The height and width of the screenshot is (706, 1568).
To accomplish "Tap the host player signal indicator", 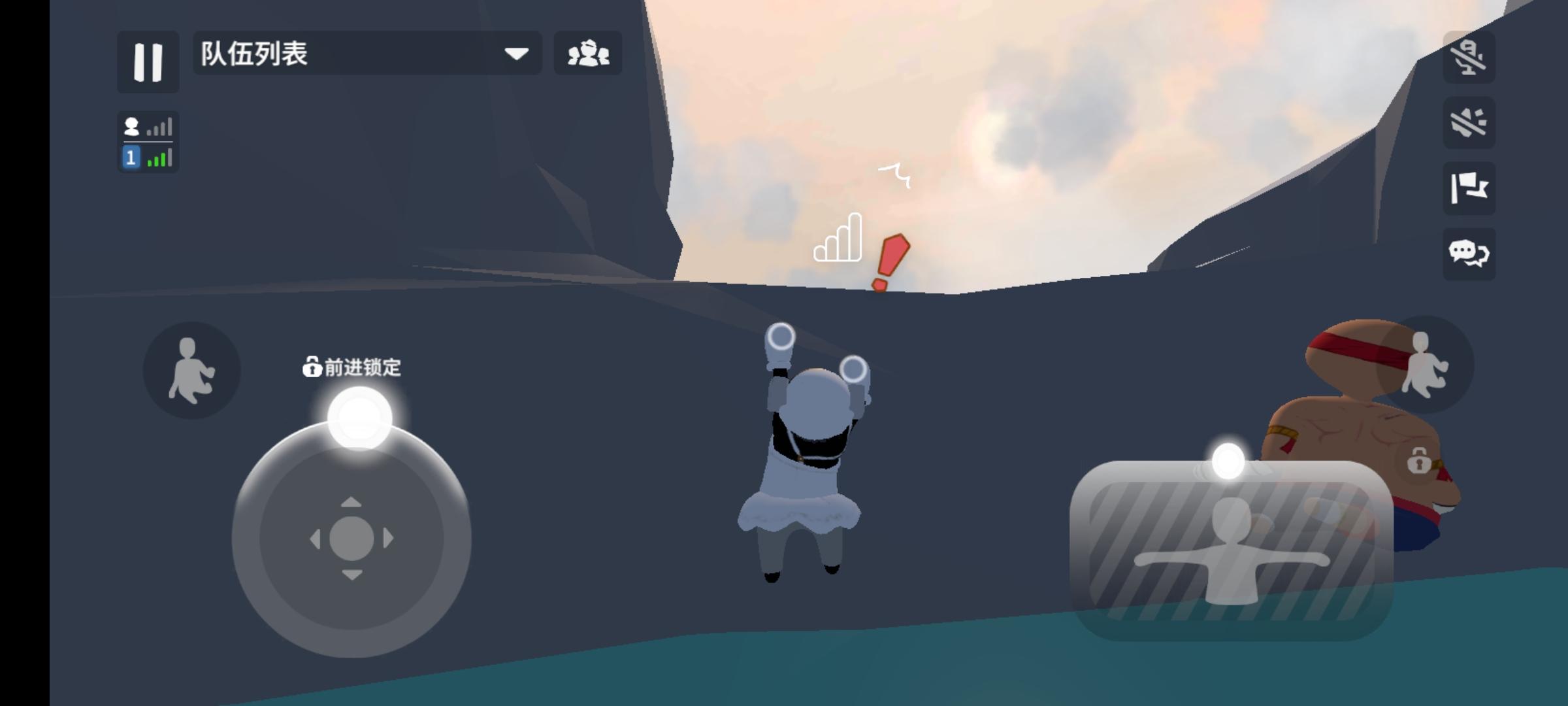I will (159, 126).
